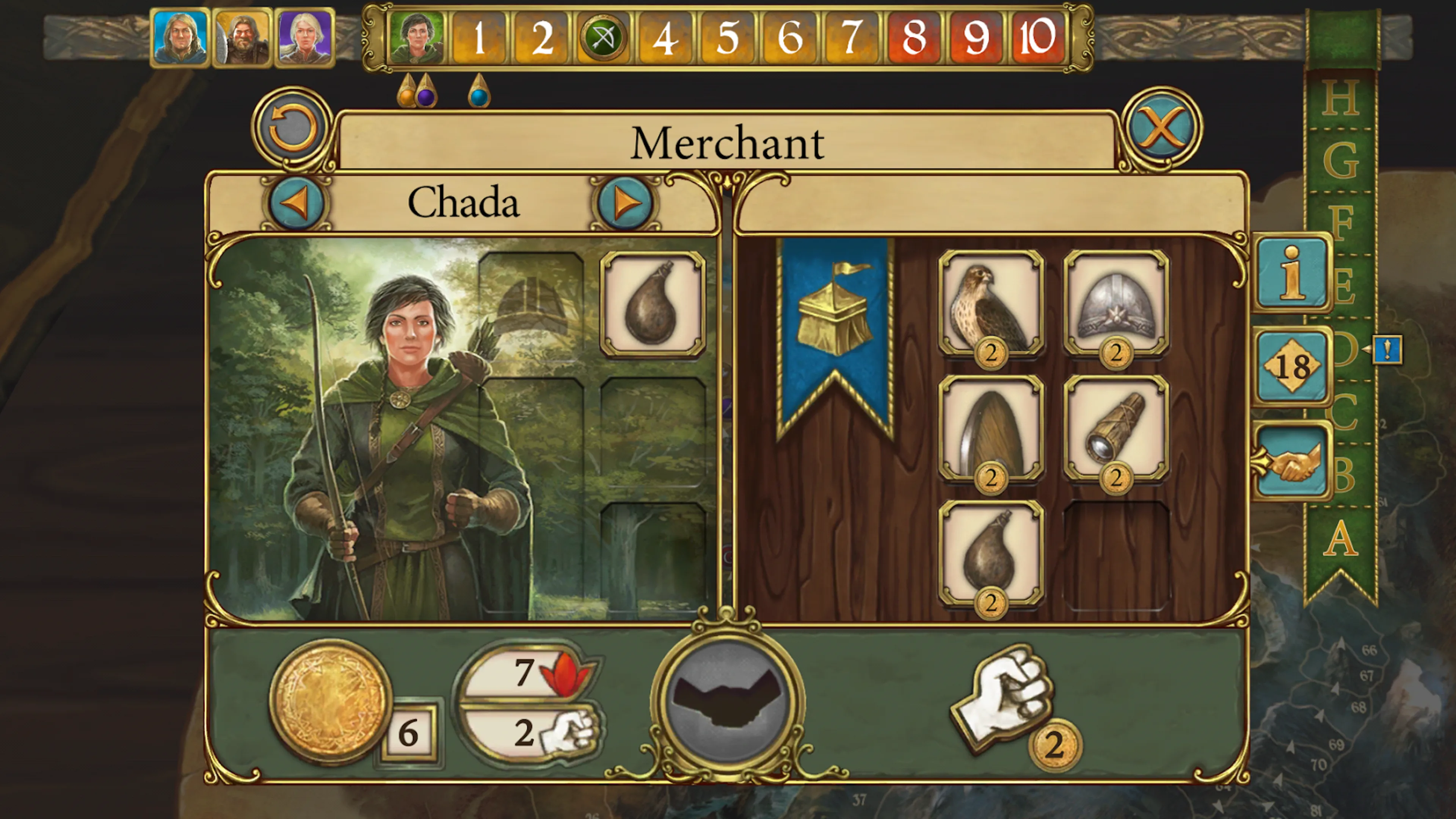Select the blue-framed hero portrait
Screen dimensions: 1456x819
[x=180, y=38]
